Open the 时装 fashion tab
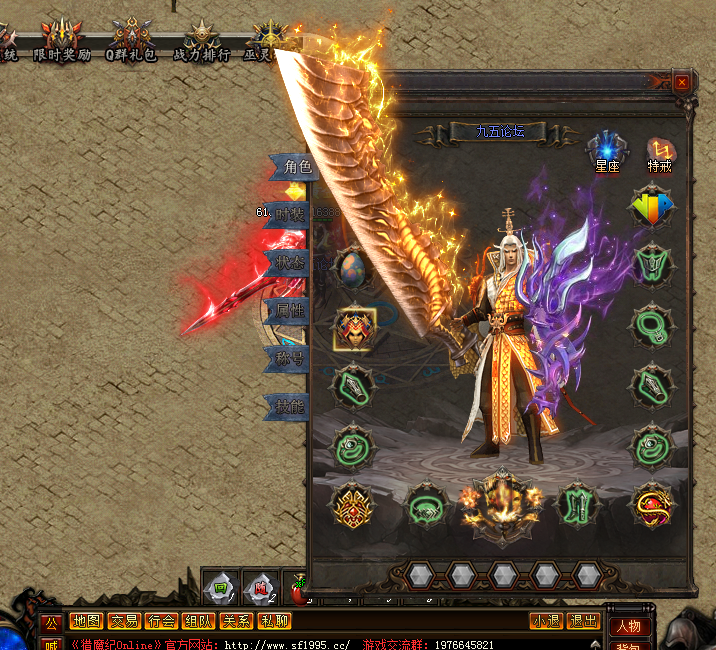This screenshot has width=716, height=650. tap(290, 213)
